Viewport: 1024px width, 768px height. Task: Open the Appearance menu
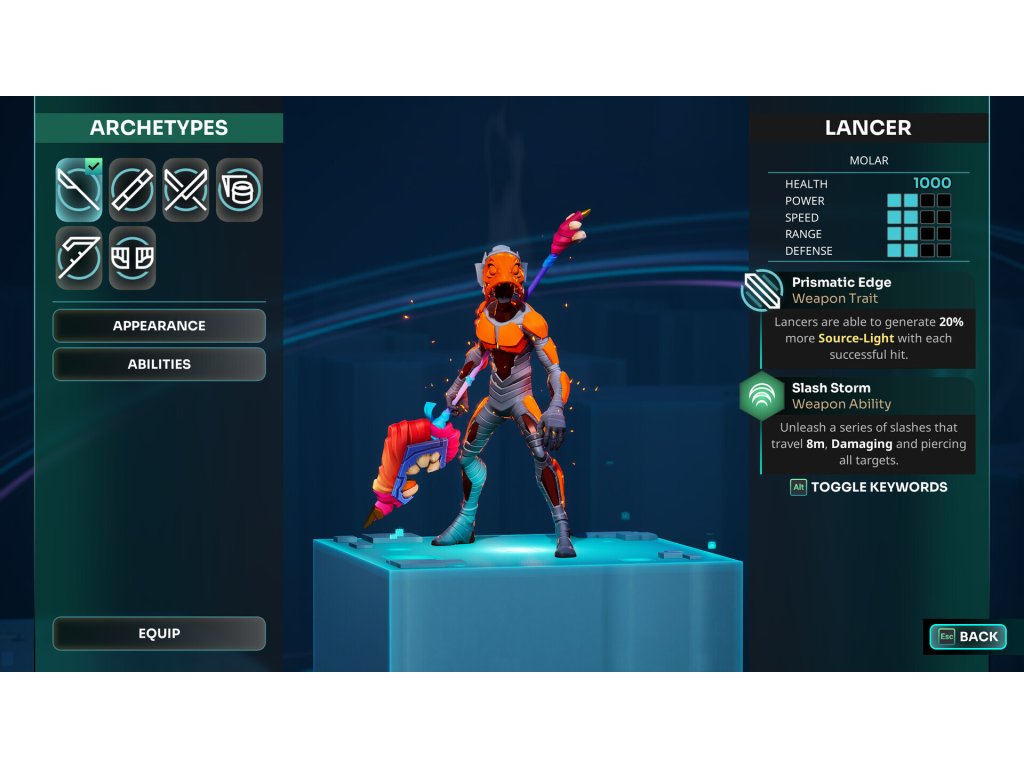tap(159, 326)
